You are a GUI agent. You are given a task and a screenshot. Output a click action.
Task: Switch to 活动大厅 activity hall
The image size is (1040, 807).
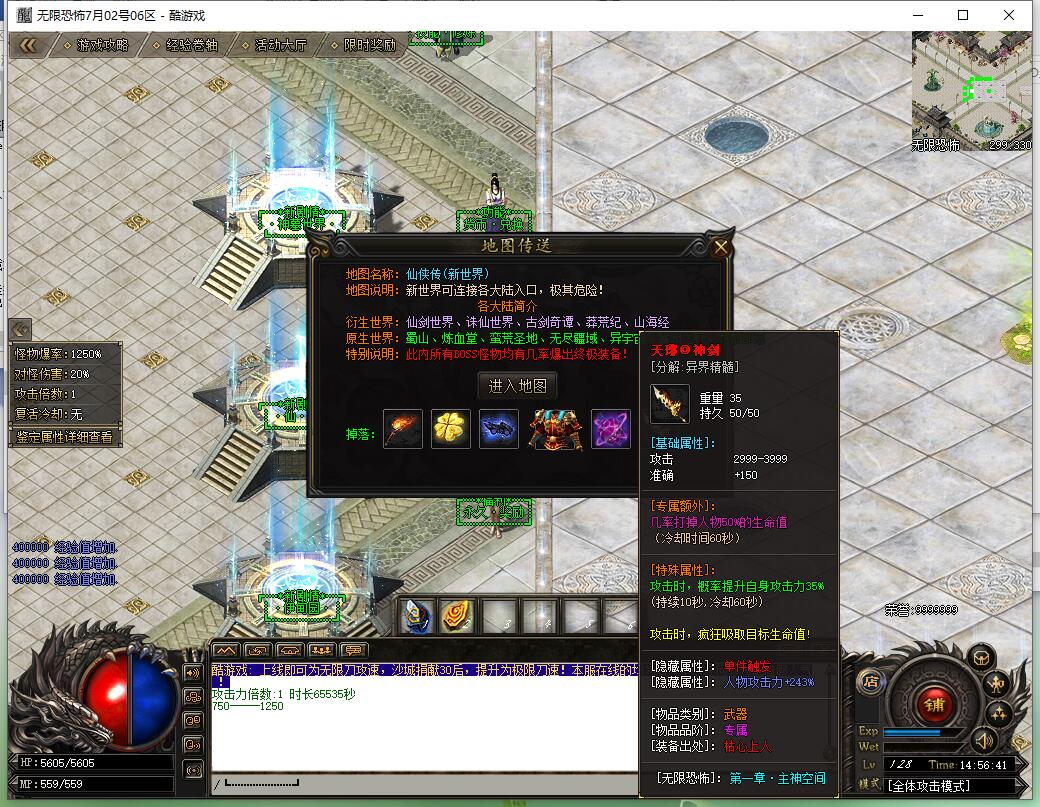point(280,45)
